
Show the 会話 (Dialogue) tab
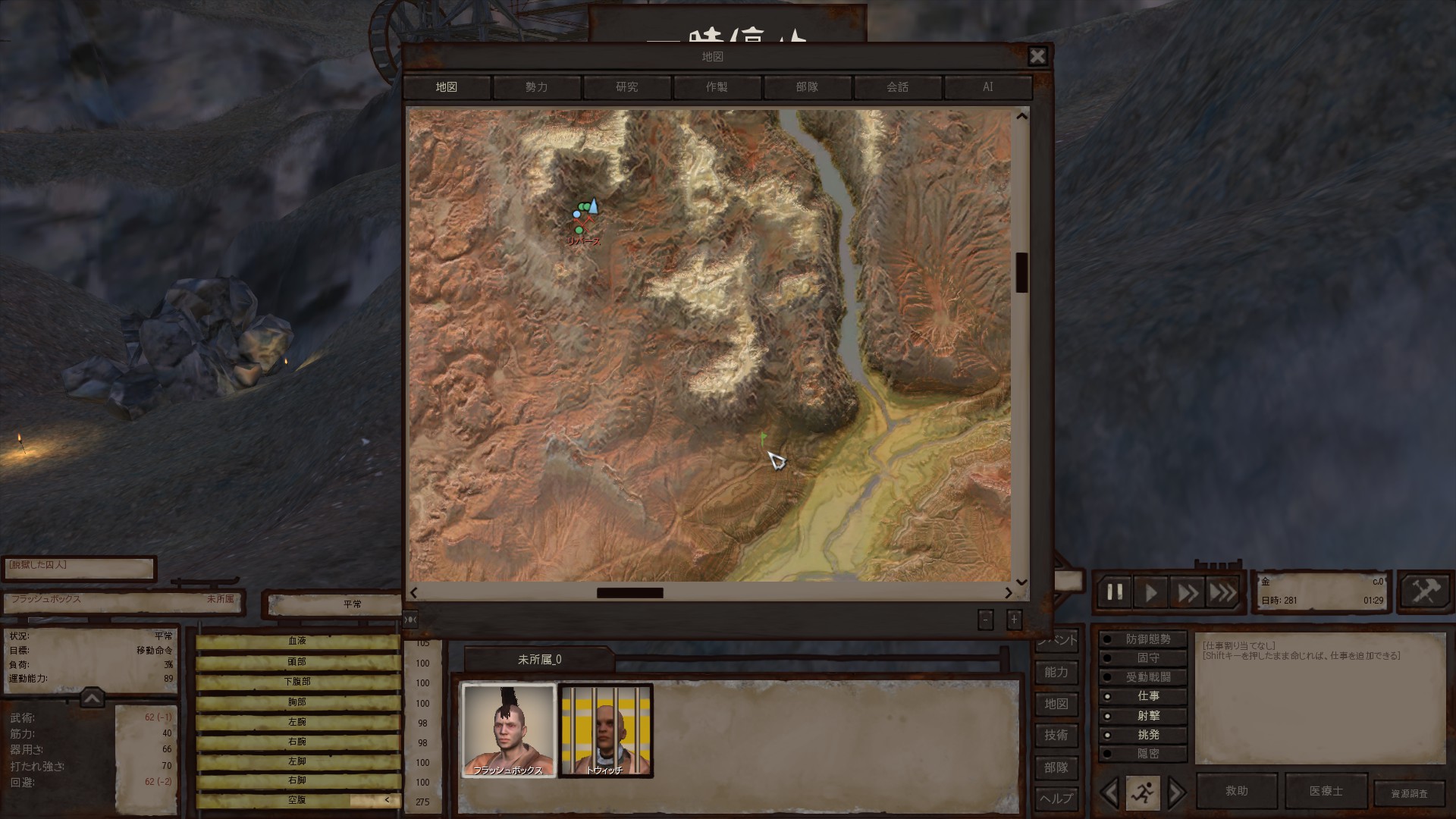coord(897,87)
